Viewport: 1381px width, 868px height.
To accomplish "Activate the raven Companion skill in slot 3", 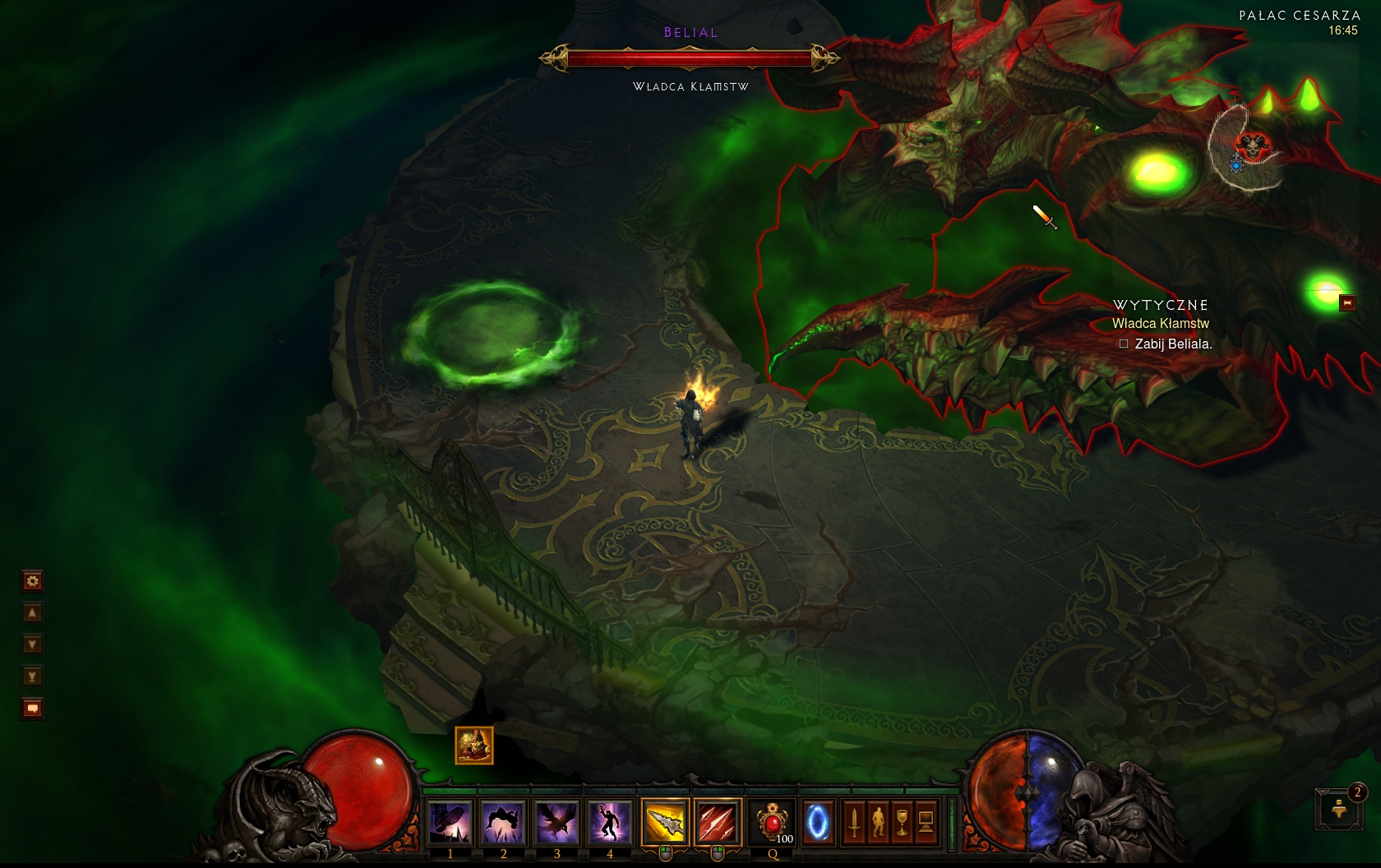I will 557,821.
